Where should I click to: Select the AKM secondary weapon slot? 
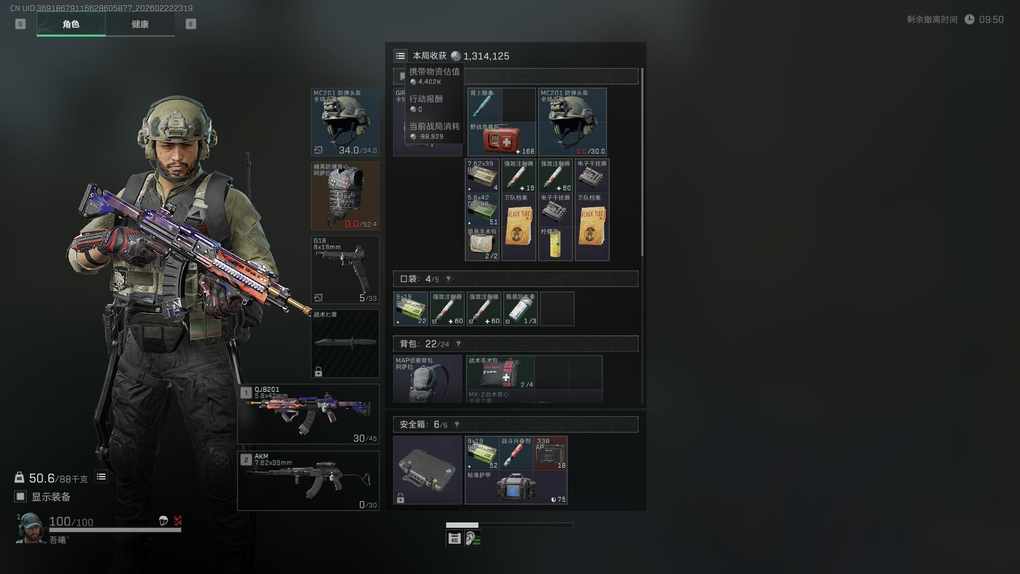click(309, 480)
